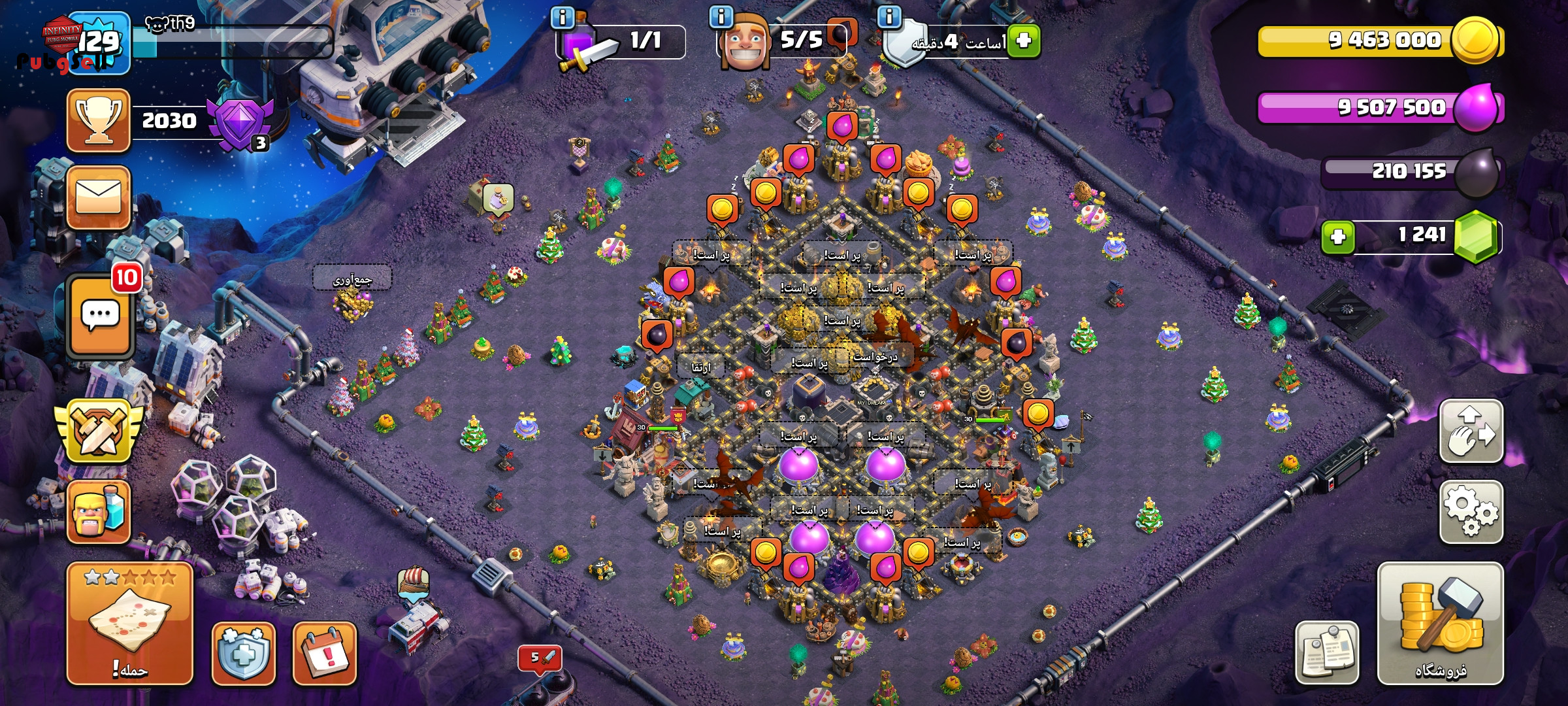Open the barbarian army training menu
The height and width of the screenshot is (706, 1568).
click(x=99, y=512)
